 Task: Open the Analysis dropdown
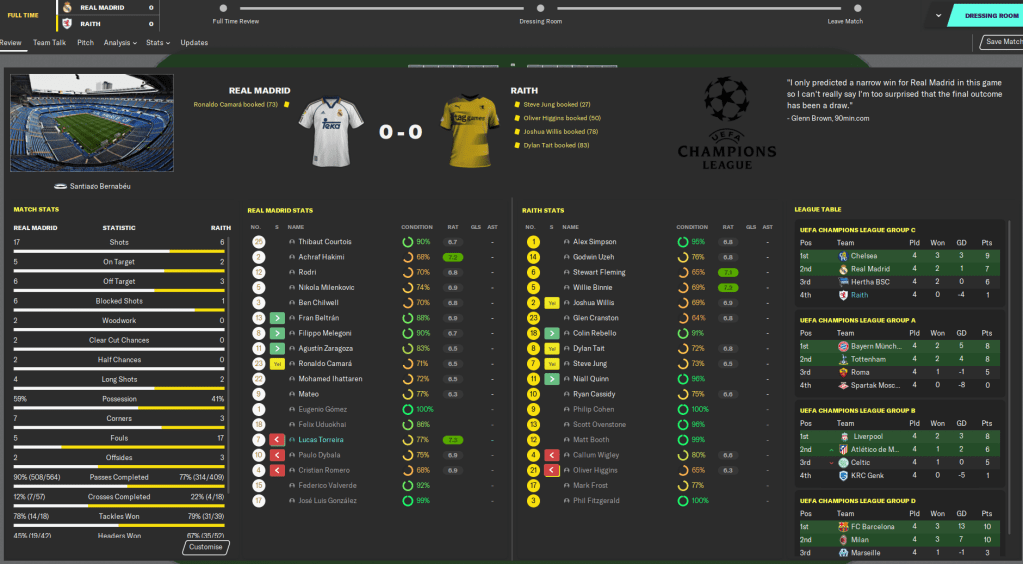(120, 43)
